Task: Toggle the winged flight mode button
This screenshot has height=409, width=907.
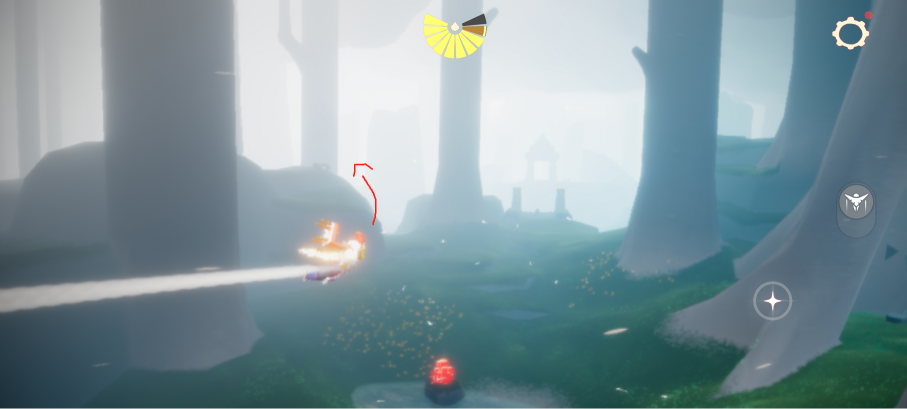Action: tap(856, 203)
